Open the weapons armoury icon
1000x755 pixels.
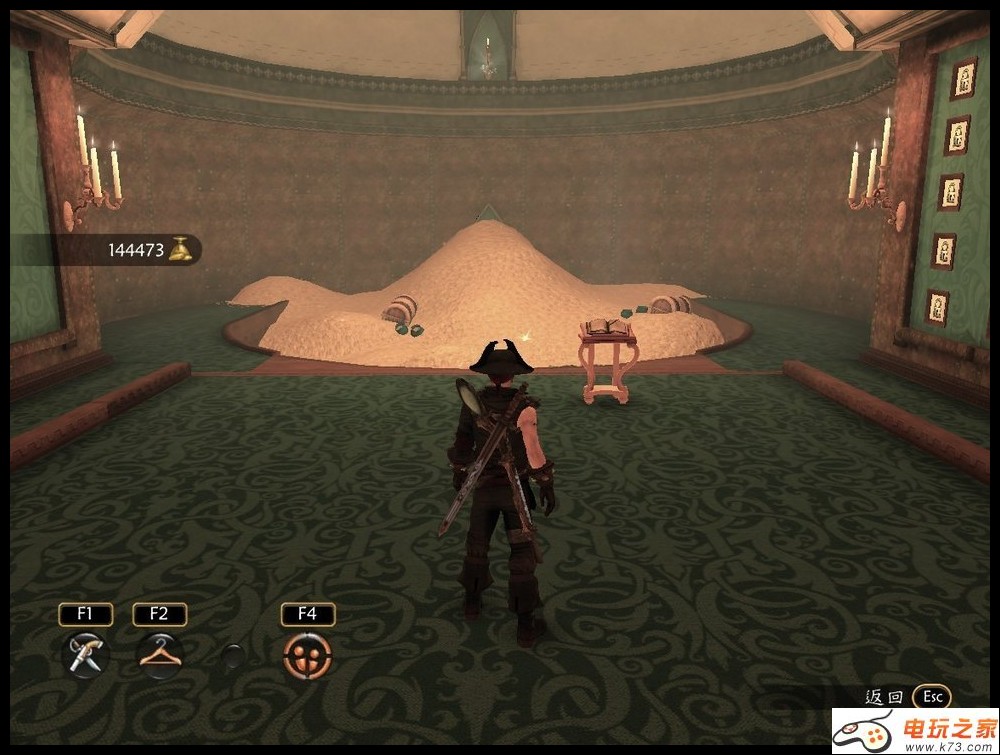click(x=86, y=655)
